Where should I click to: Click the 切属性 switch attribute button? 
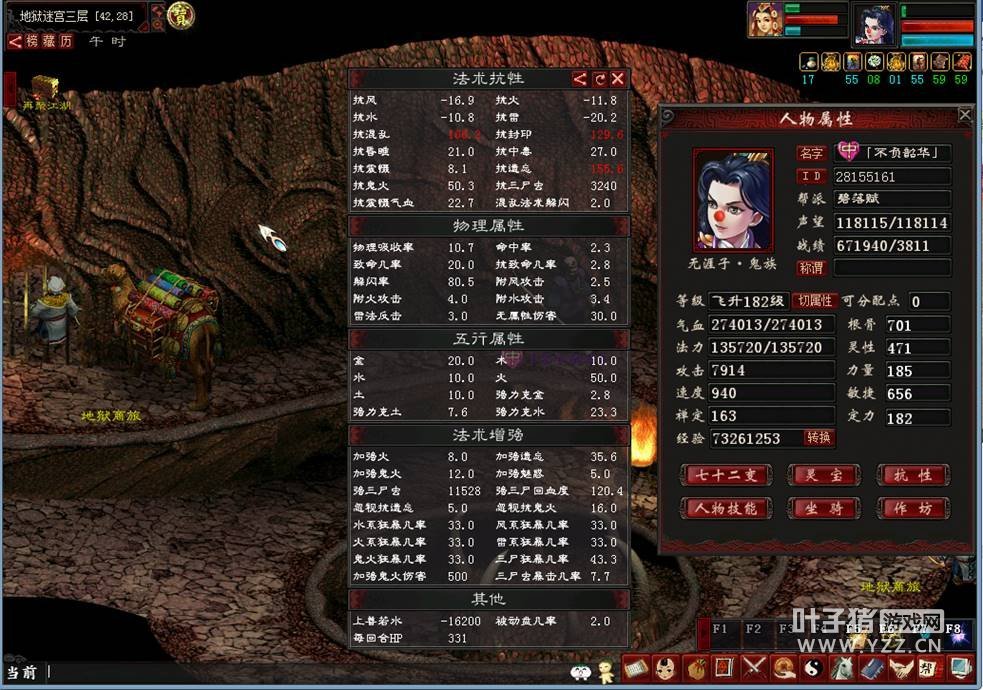(x=814, y=301)
